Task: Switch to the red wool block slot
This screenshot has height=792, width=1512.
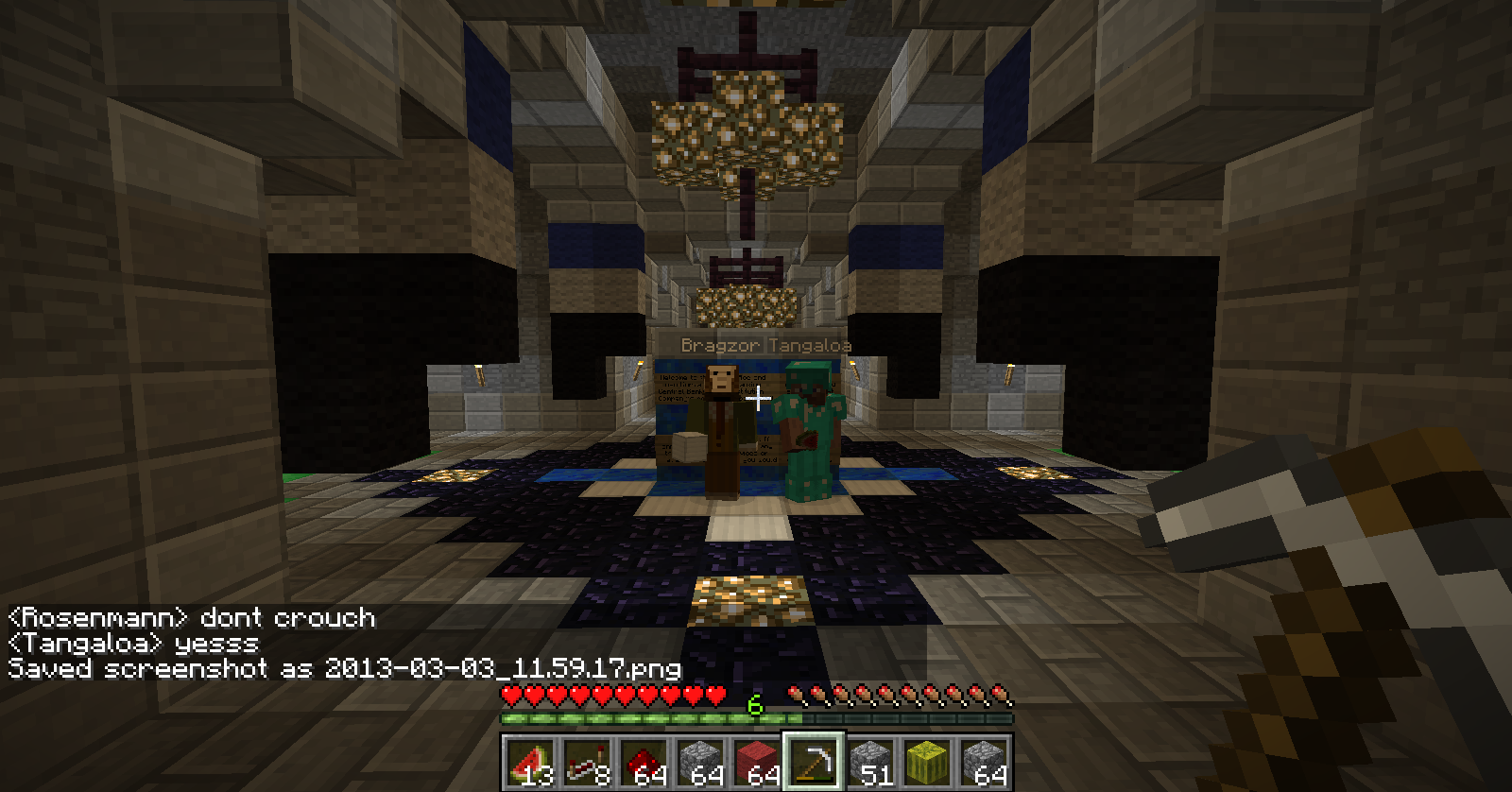Action: click(756, 762)
